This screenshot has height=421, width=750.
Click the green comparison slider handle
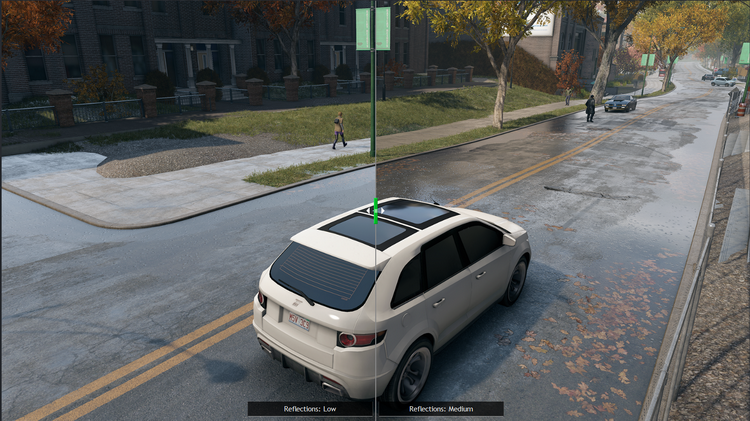(376, 210)
